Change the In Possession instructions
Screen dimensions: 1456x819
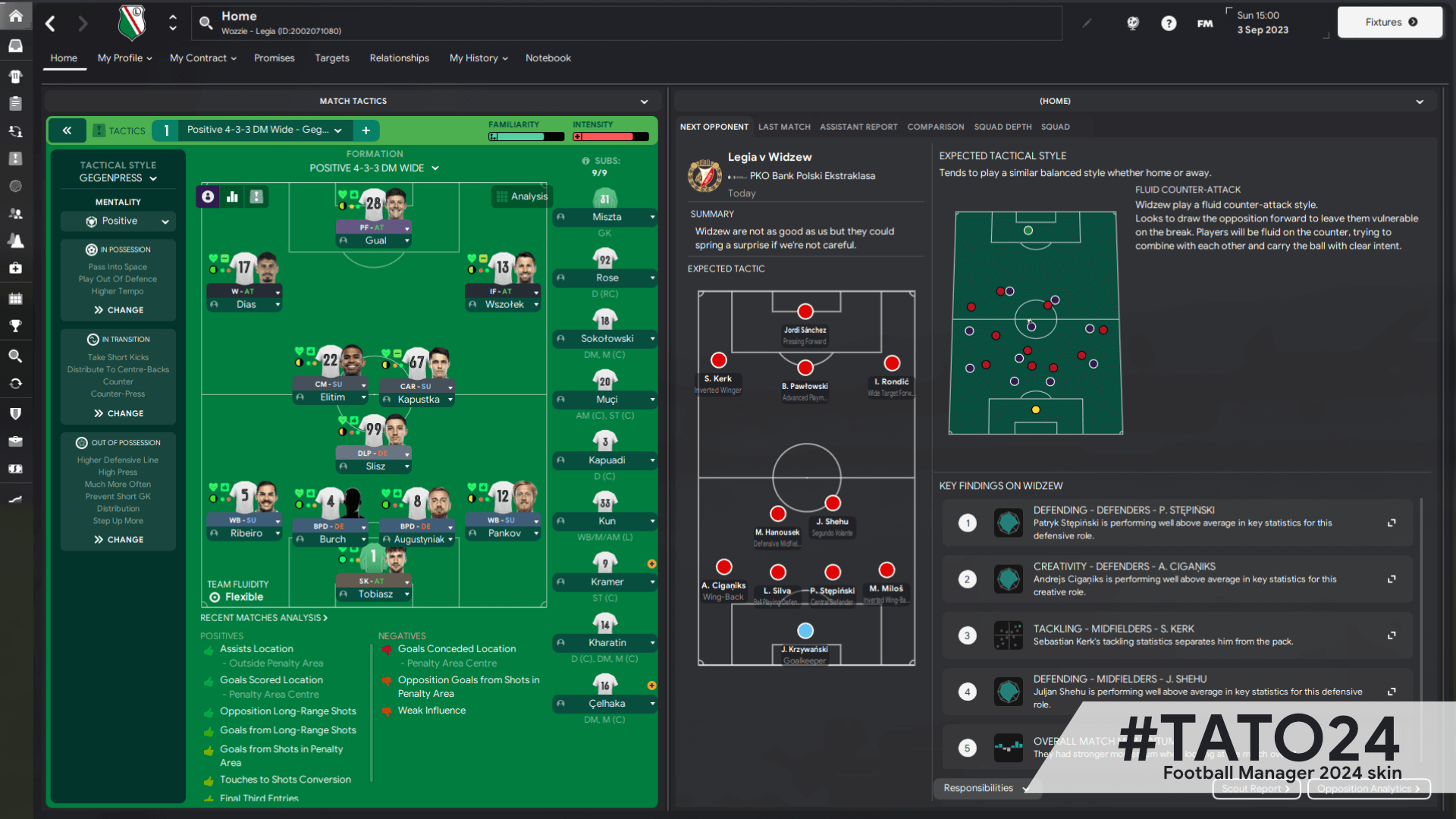pyautogui.click(x=118, y=310)
